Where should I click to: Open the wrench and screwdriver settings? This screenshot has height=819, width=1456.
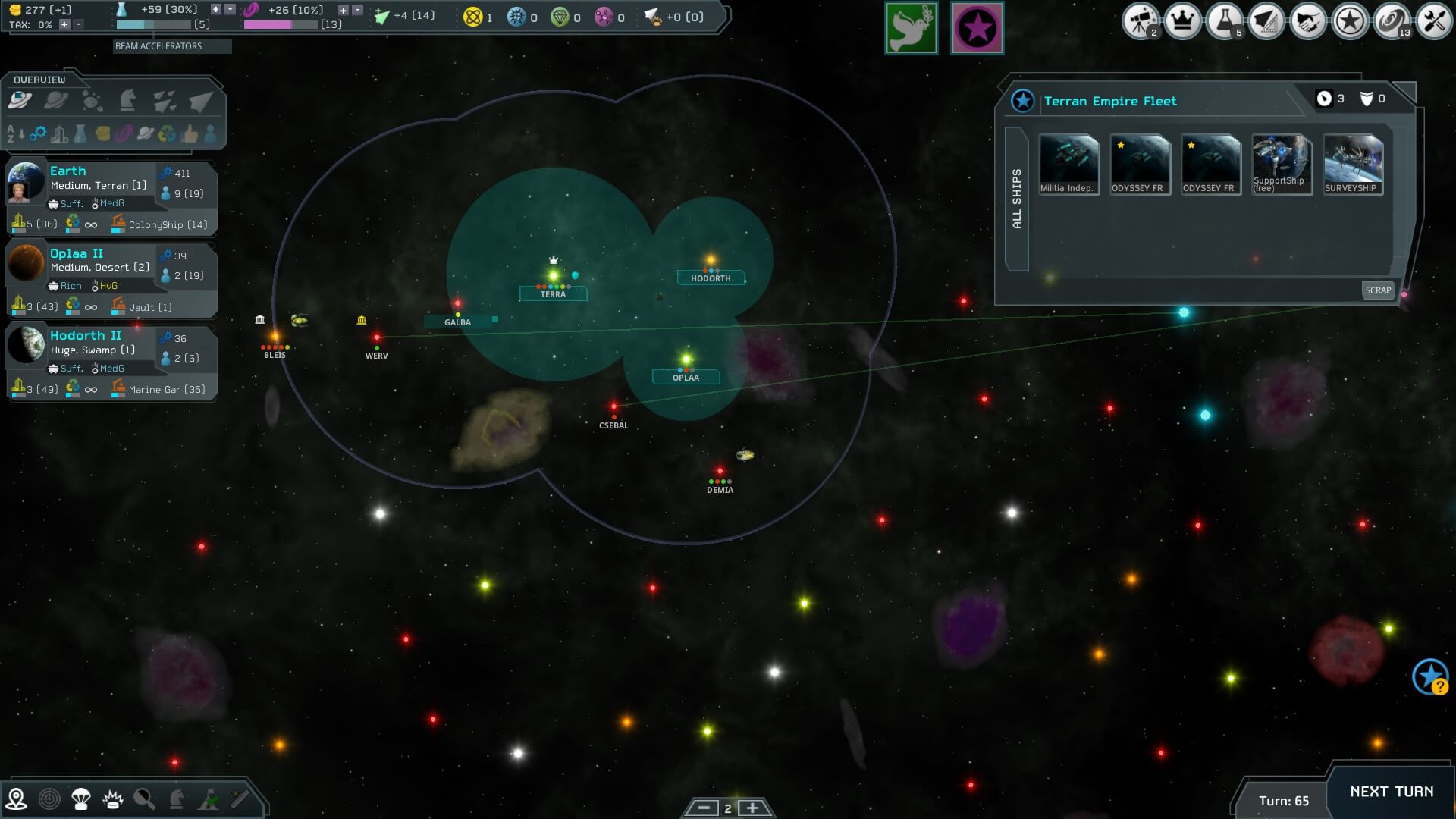tap(1433, 21)
